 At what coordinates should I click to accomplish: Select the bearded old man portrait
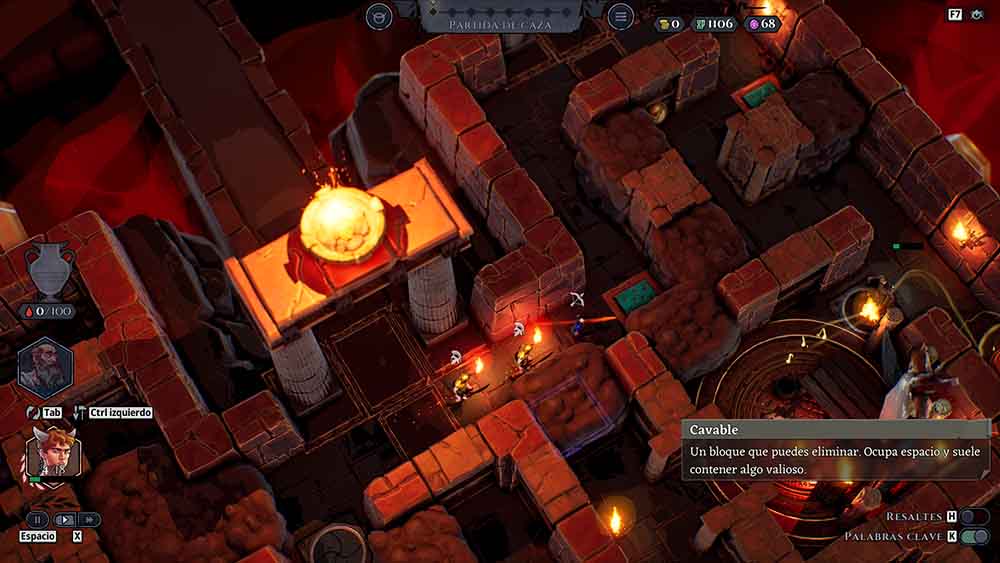click(x=46, y=367)
